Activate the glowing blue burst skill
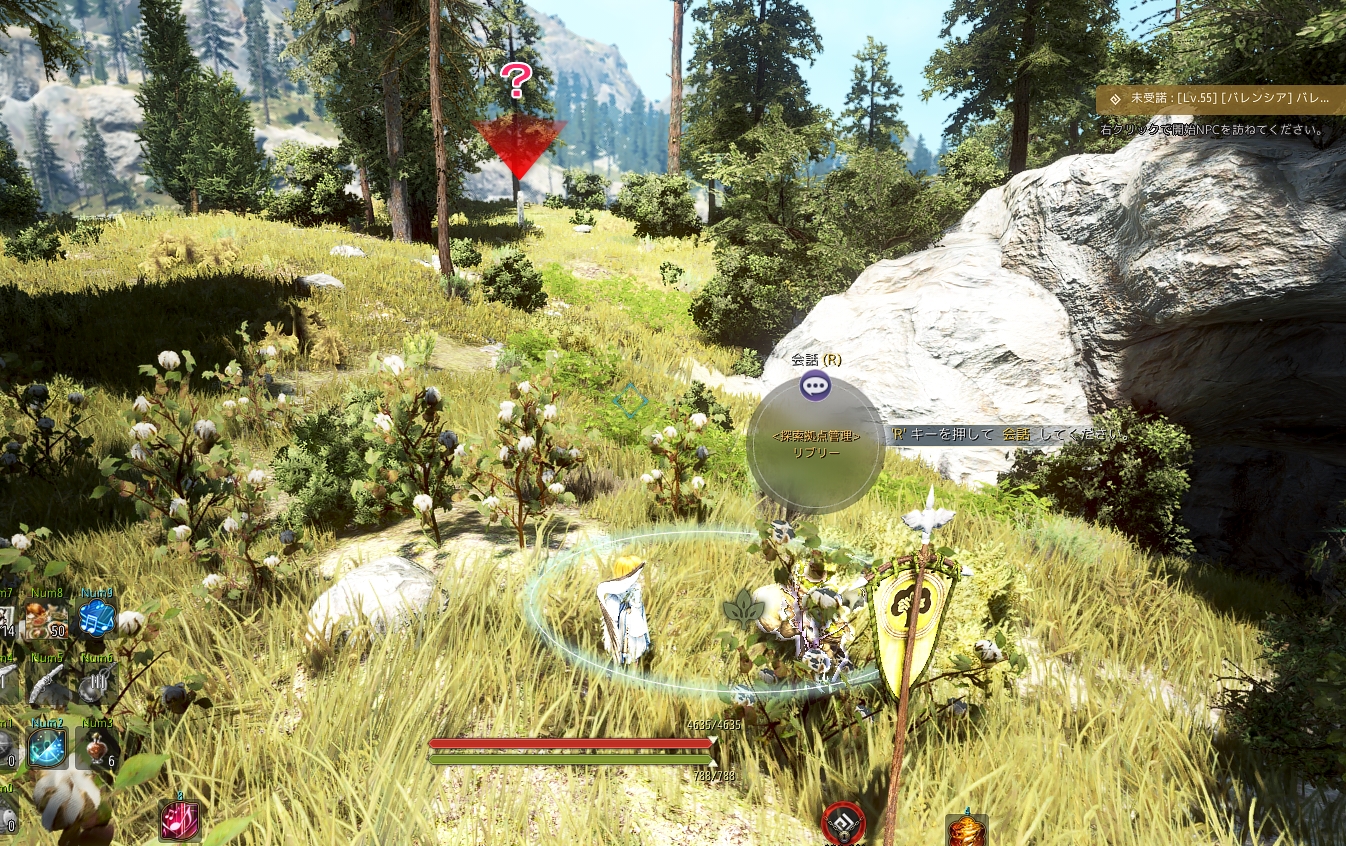1346x846 pixels. [47, 748]
